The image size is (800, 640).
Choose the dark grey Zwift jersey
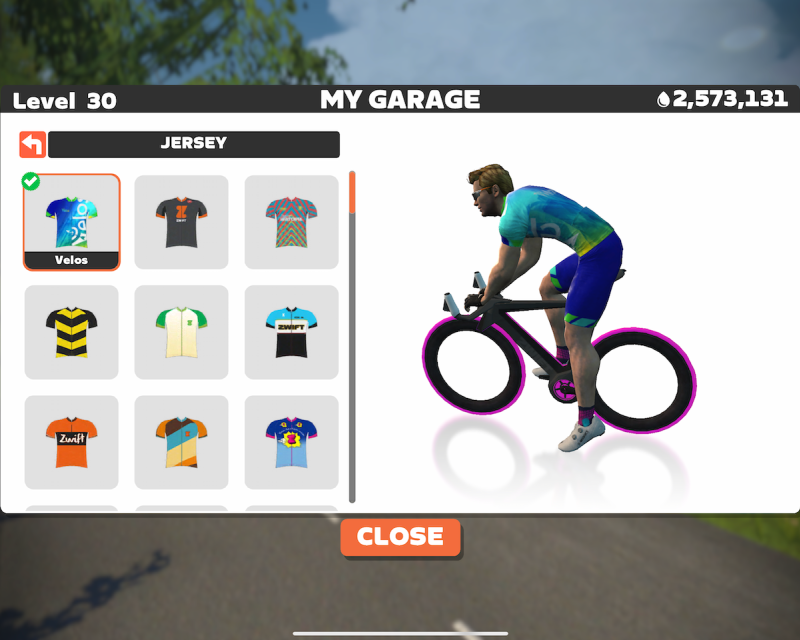181,222
